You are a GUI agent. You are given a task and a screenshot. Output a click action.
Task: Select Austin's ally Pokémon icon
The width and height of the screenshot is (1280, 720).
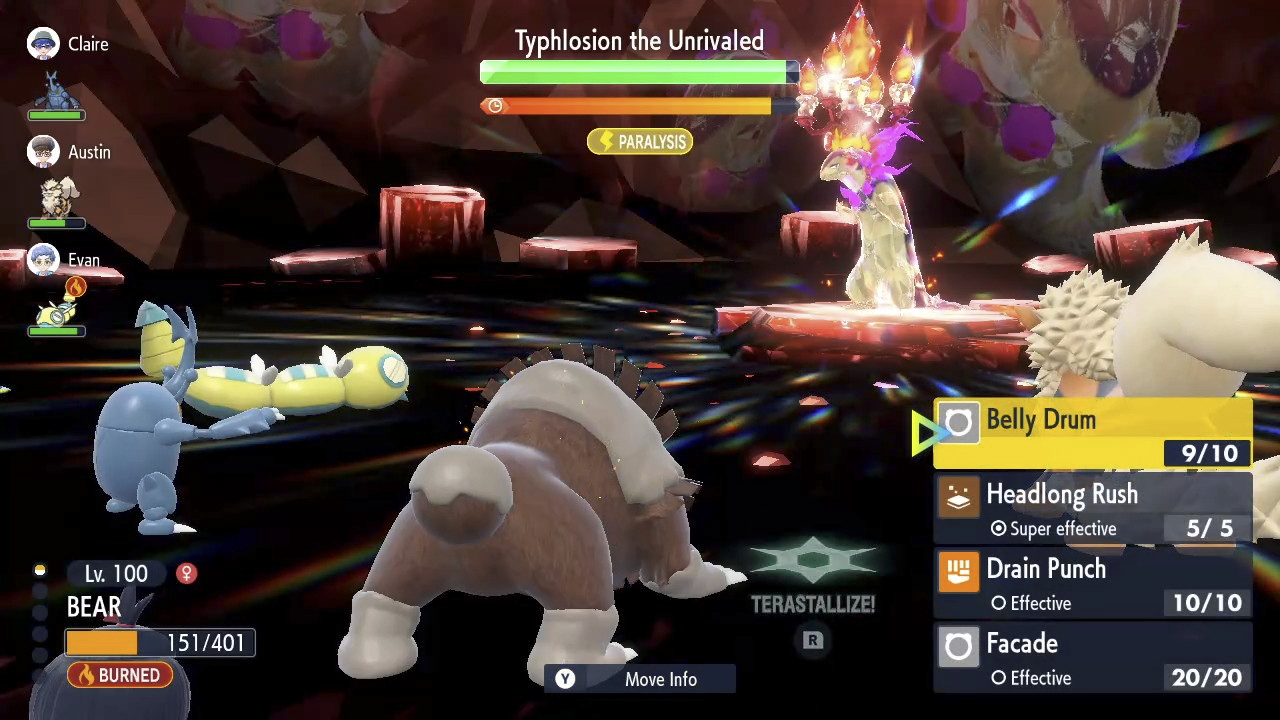(56, 198)
